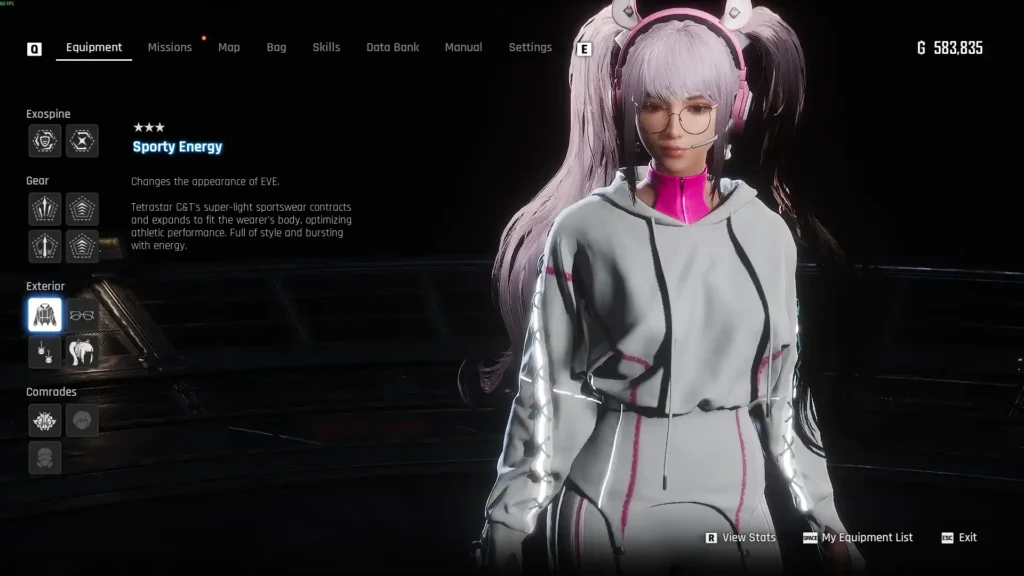Choose the earrings Exterior slot
Image resolution: width=1024 pixels, height=576 pixels.
coord(45,351)
